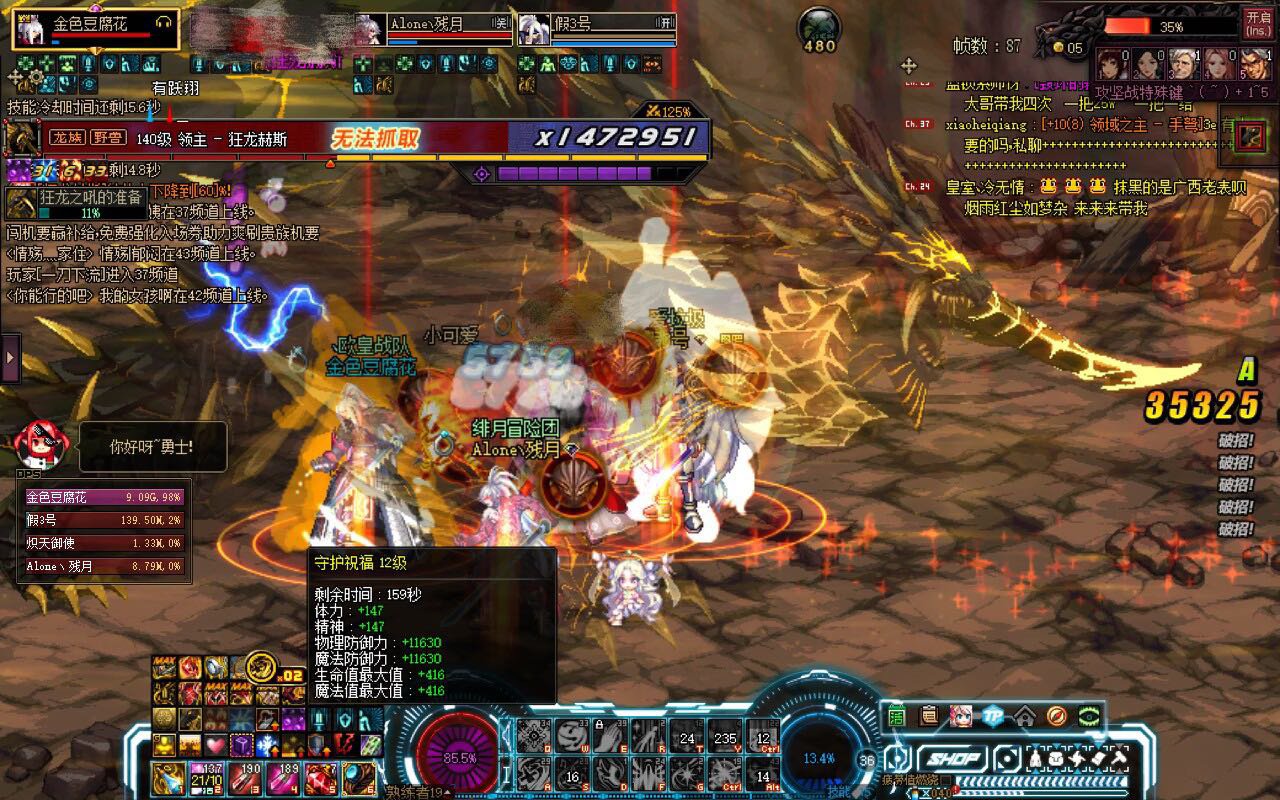This screenshot has width=1280, height=800.
Task: Open the orange compass icon
Action: point(1056,716)
